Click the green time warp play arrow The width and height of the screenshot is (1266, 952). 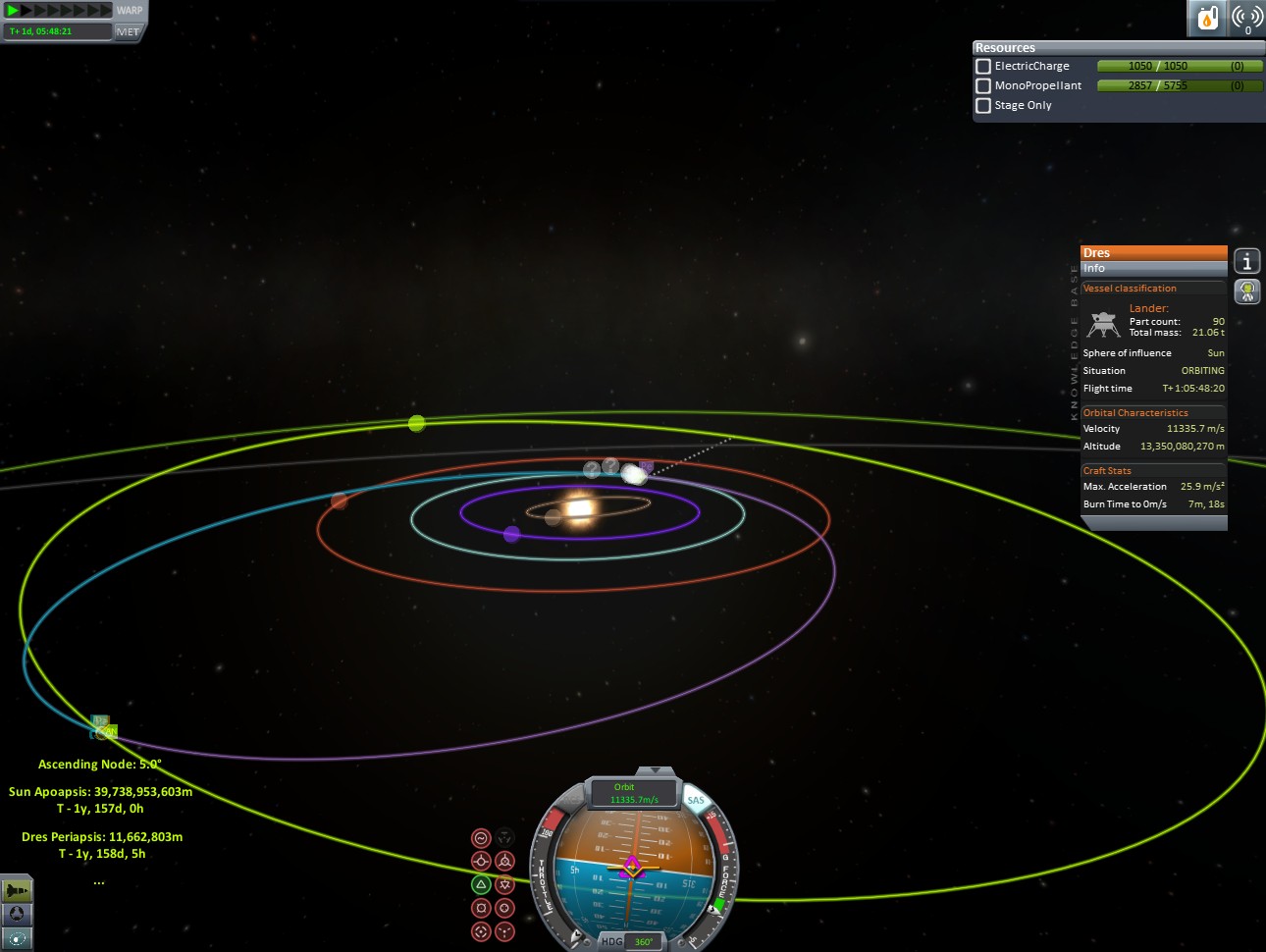(x=13, y=11)
